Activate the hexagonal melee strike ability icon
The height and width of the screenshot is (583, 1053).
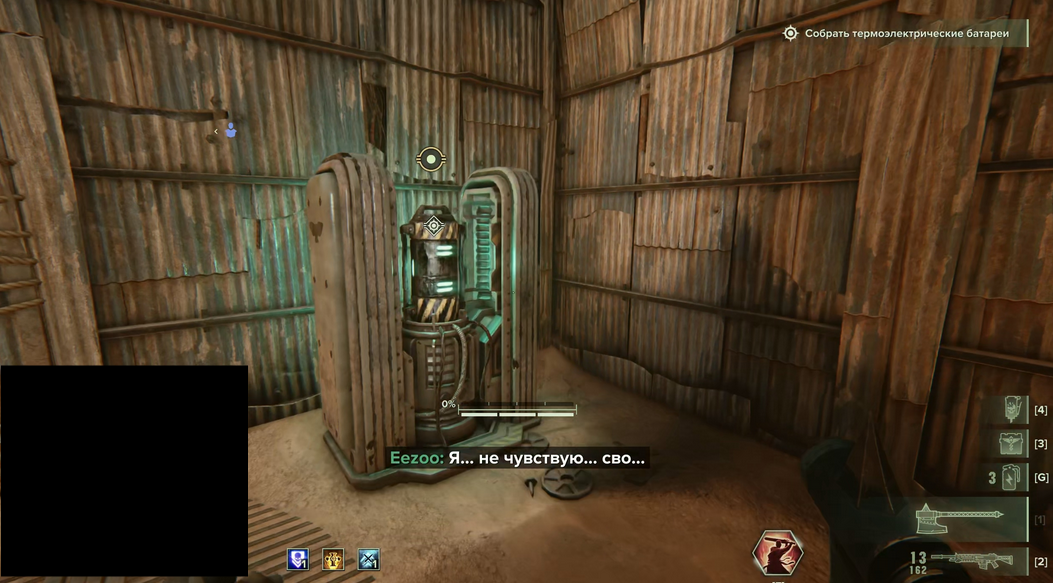(777, 555)
